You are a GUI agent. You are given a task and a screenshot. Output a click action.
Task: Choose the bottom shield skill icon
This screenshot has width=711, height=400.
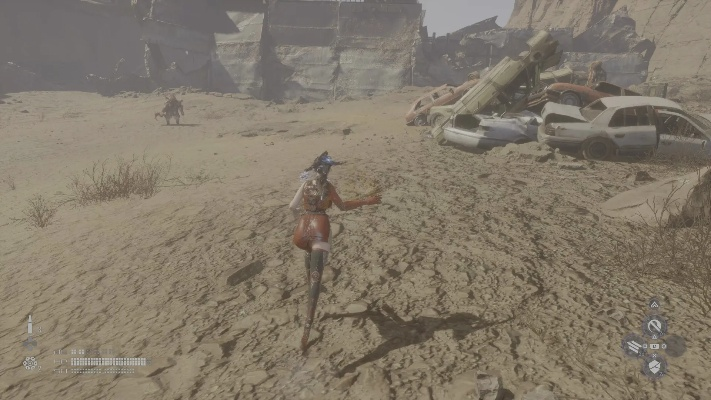click(x=654, y=367)
